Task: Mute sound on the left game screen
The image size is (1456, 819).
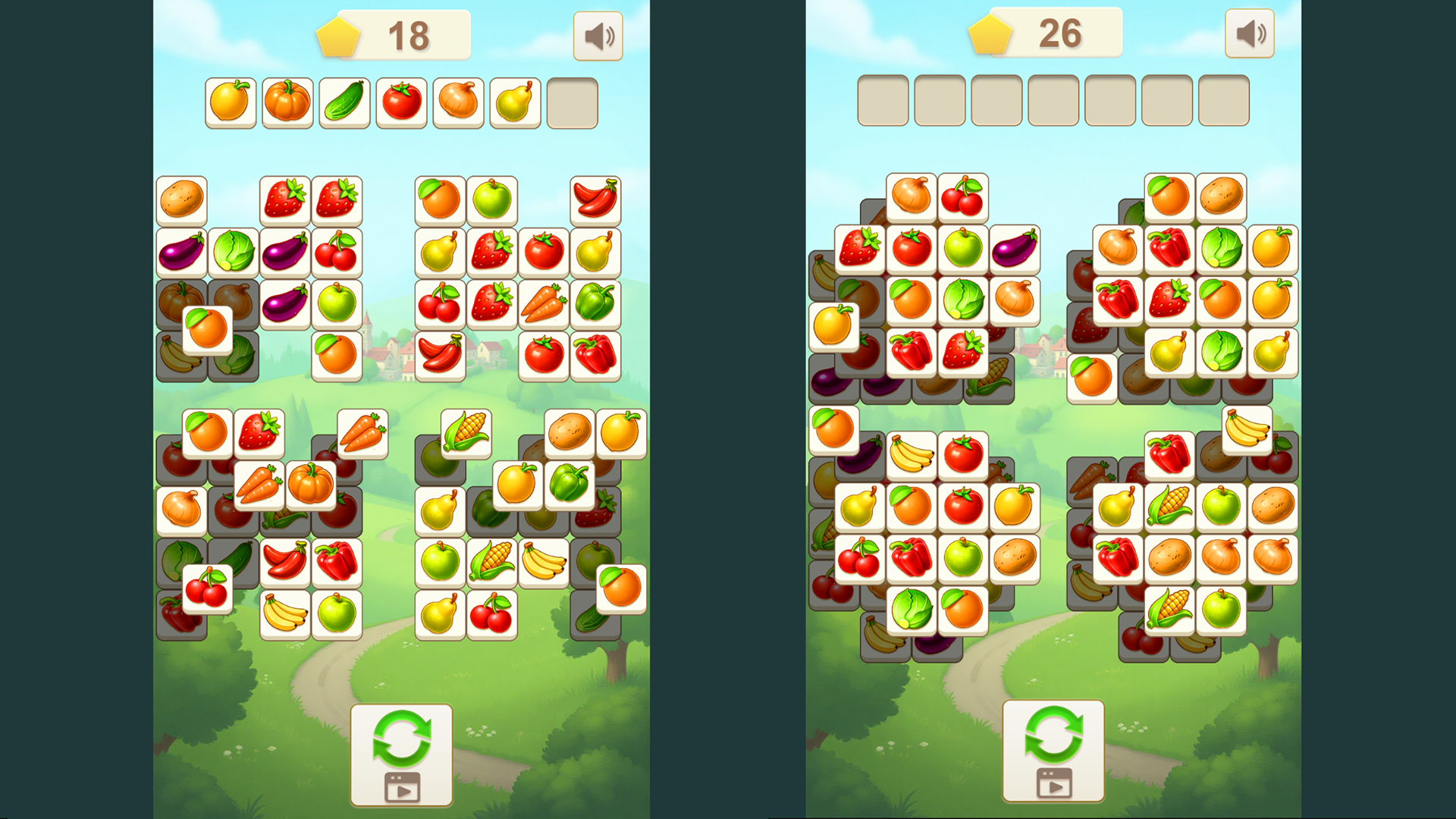Action: [598, 35]
